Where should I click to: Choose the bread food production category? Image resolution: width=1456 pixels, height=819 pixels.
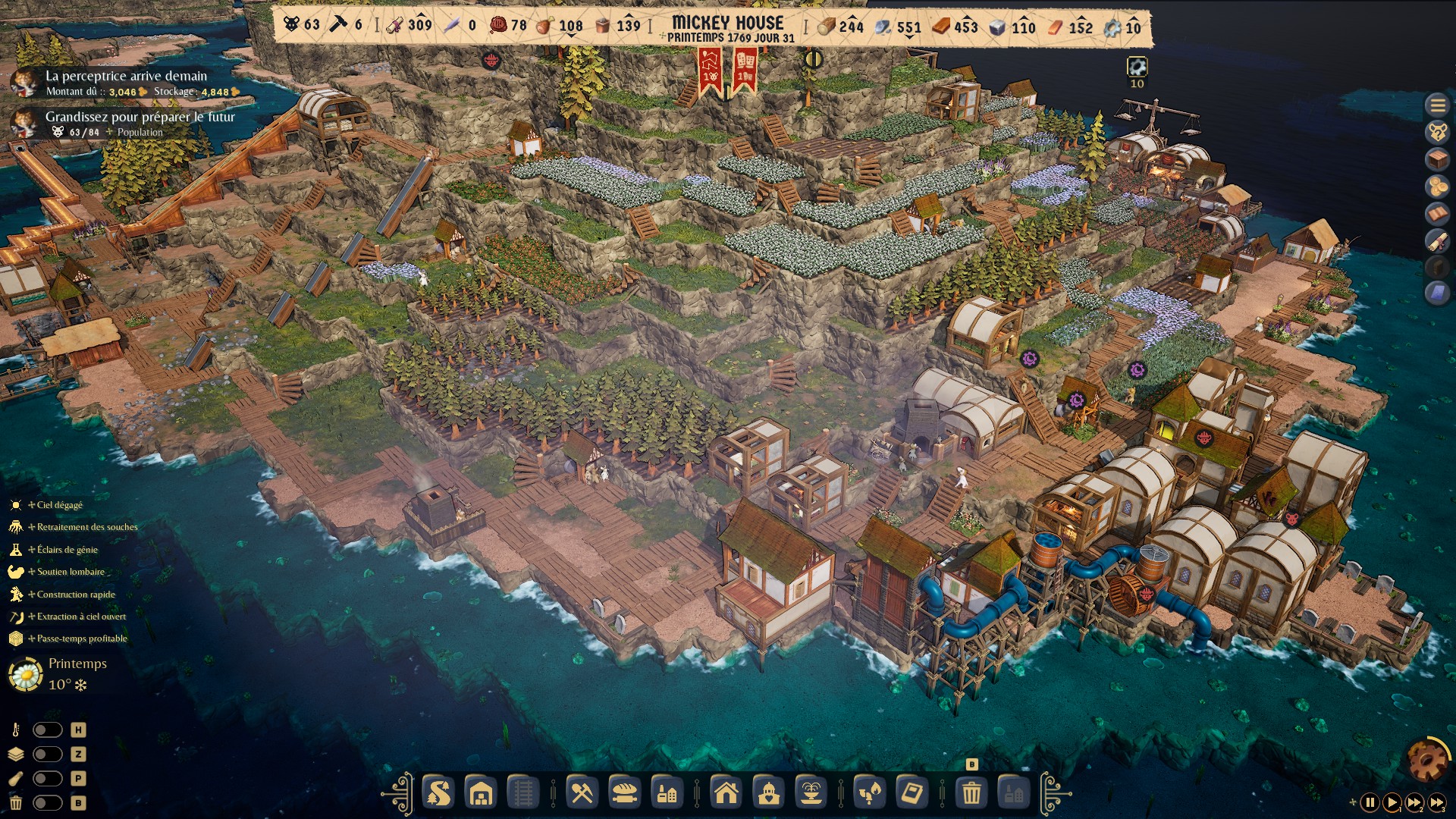pyautogui.click(x=624, y=793)
